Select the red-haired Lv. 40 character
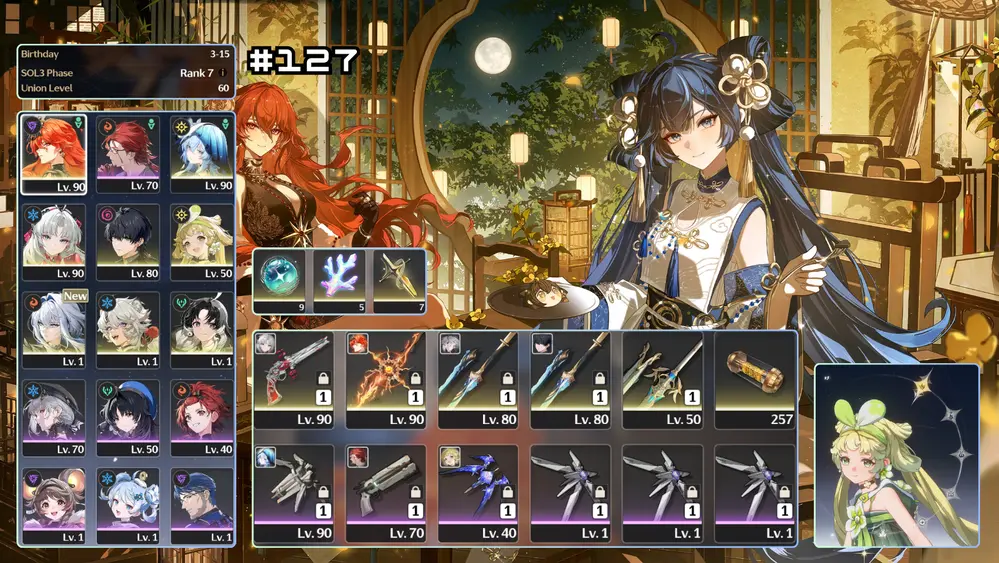The width and height of the screenshot is (999, 563). 201,417
